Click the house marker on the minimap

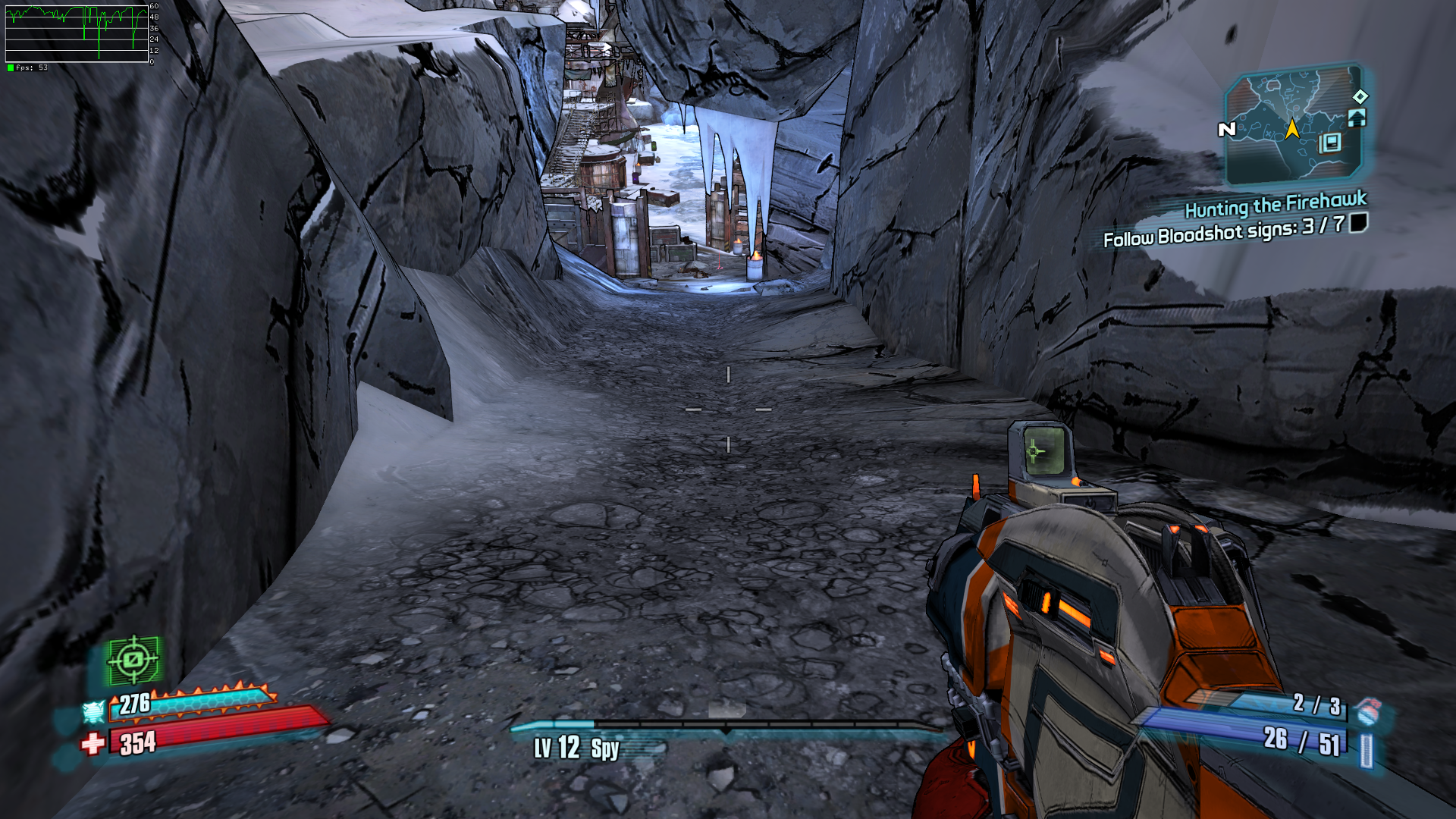coord(1357,118)
